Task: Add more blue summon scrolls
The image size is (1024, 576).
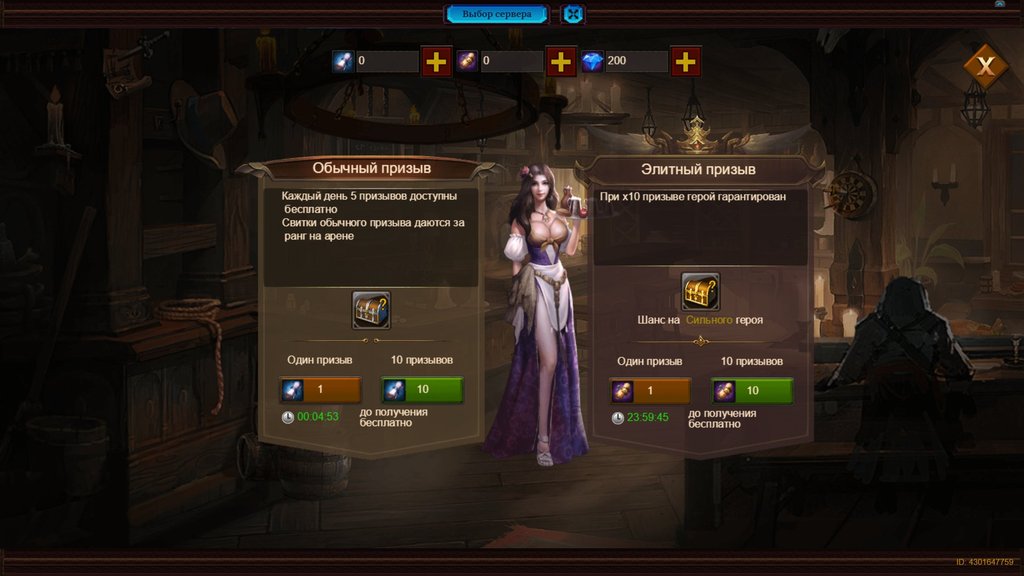Action: click(436, 61)
